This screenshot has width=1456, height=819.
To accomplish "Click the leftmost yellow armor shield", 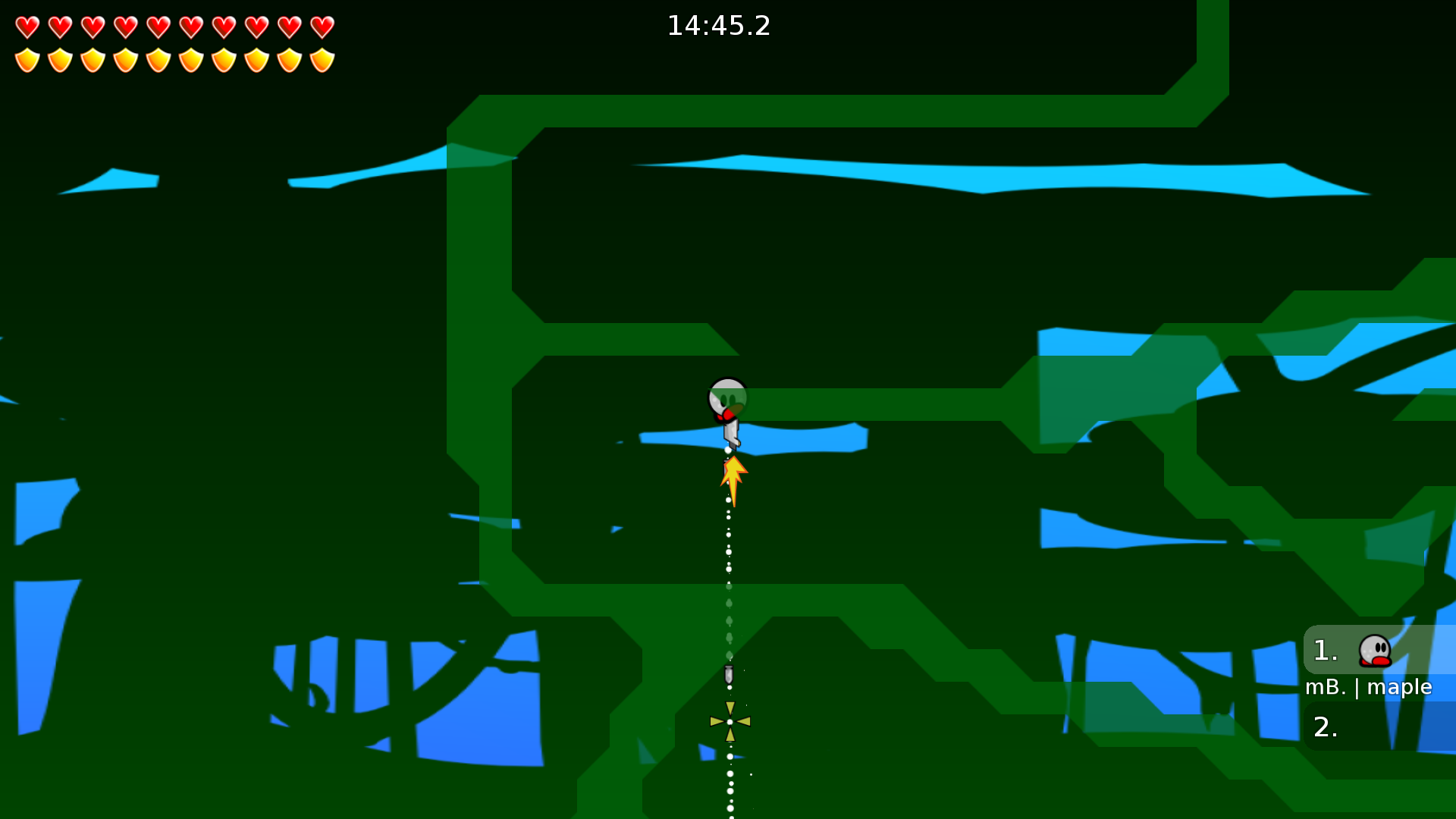I will point(27,59).
